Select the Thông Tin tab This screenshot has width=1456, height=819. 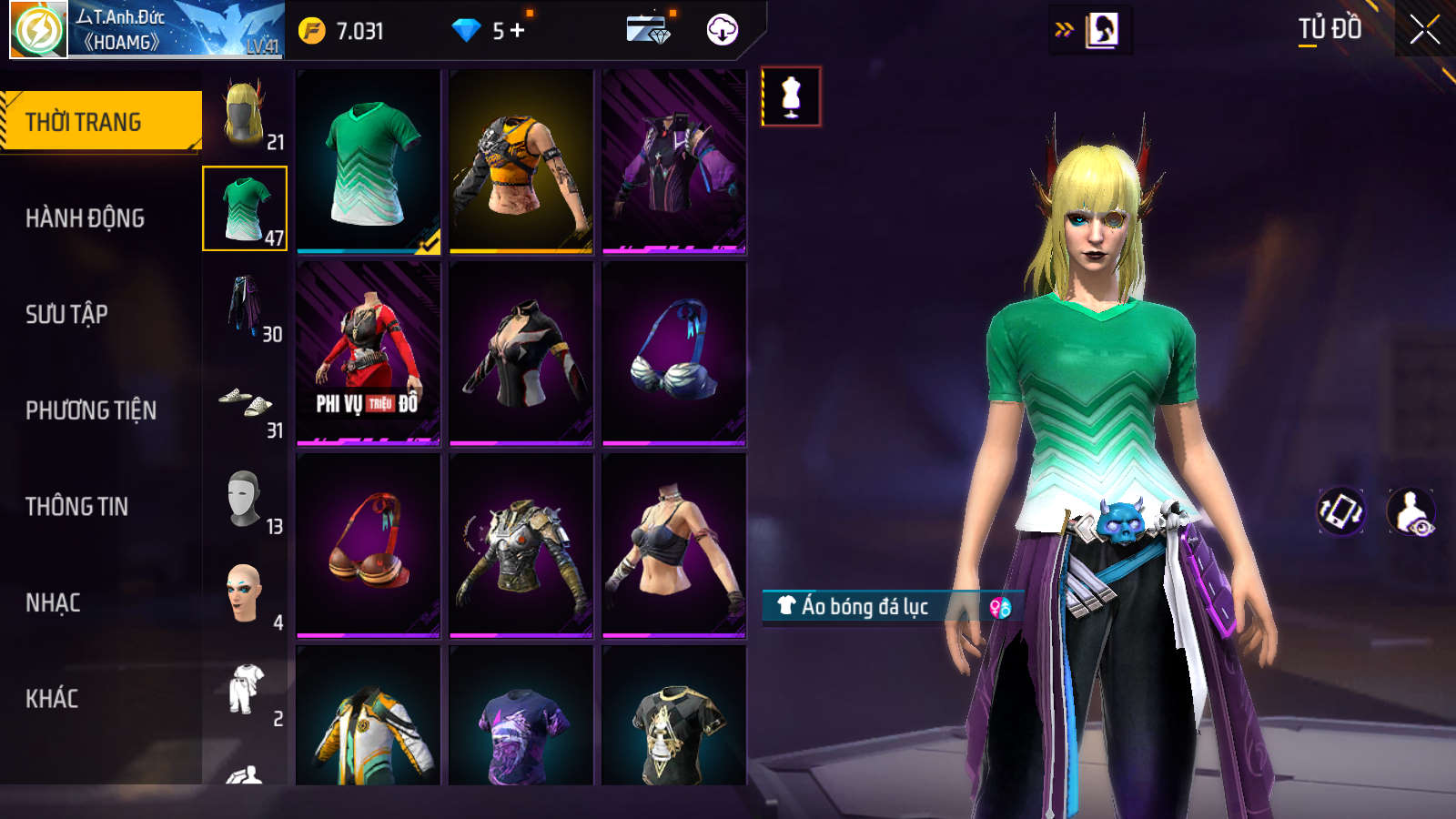tap(76, 507)
